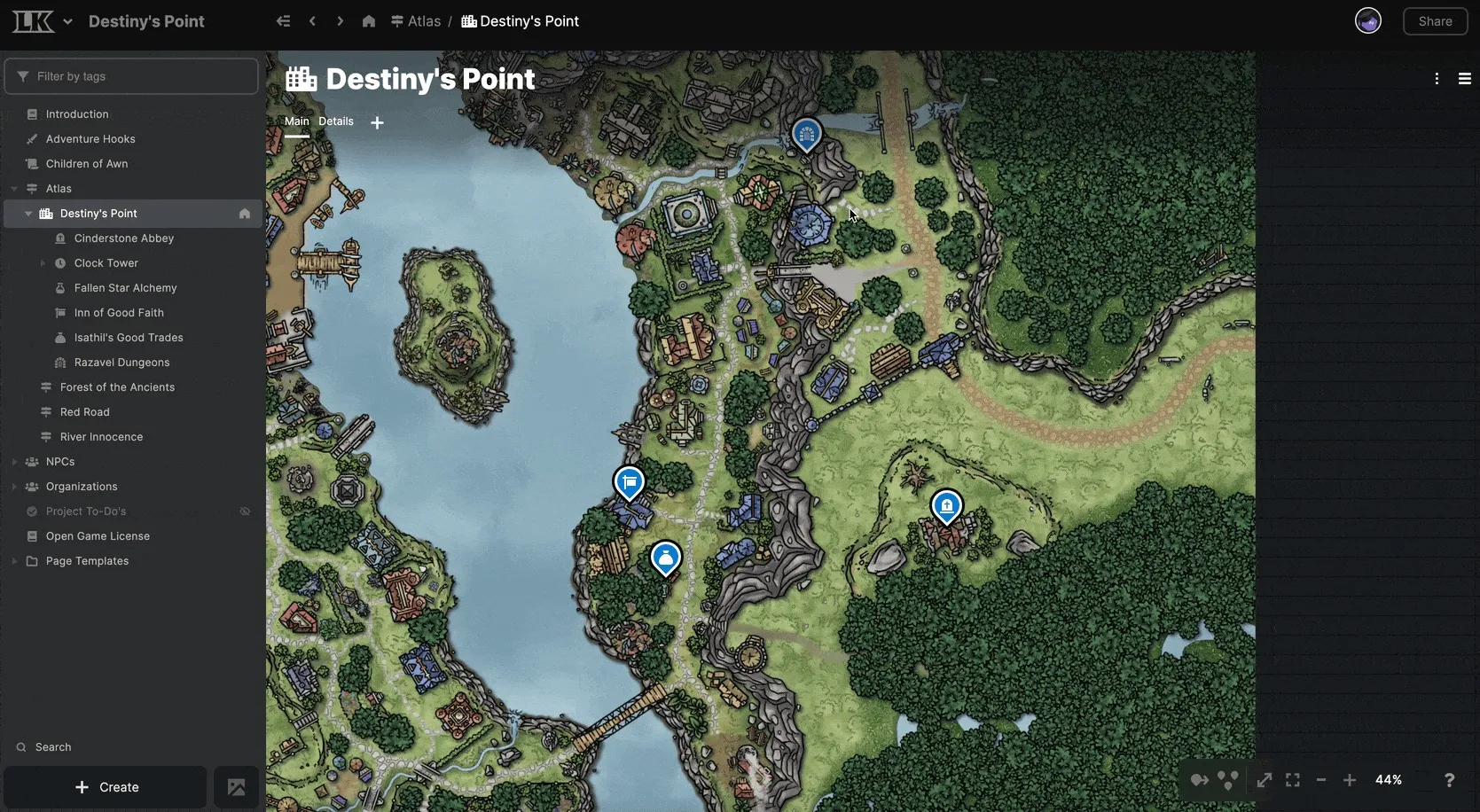This screenshot has height=812, width=1480.
Task: Expand the Clock Tower tree entry
Action: [x=42, y=262]
